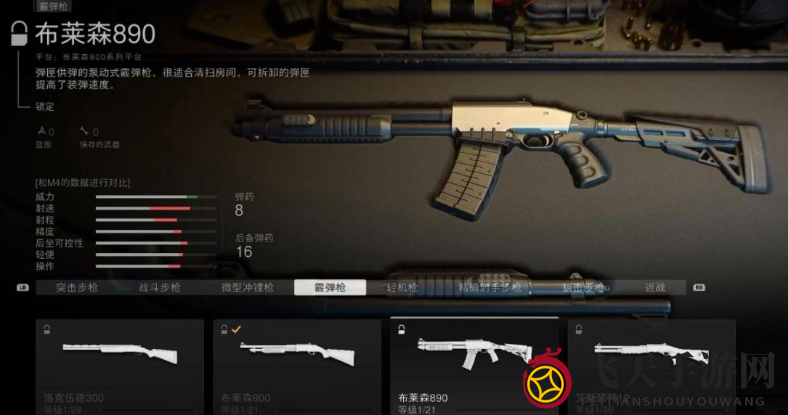
Task: Open the 蓝图 blueprints option
Action: pos(44,136)
